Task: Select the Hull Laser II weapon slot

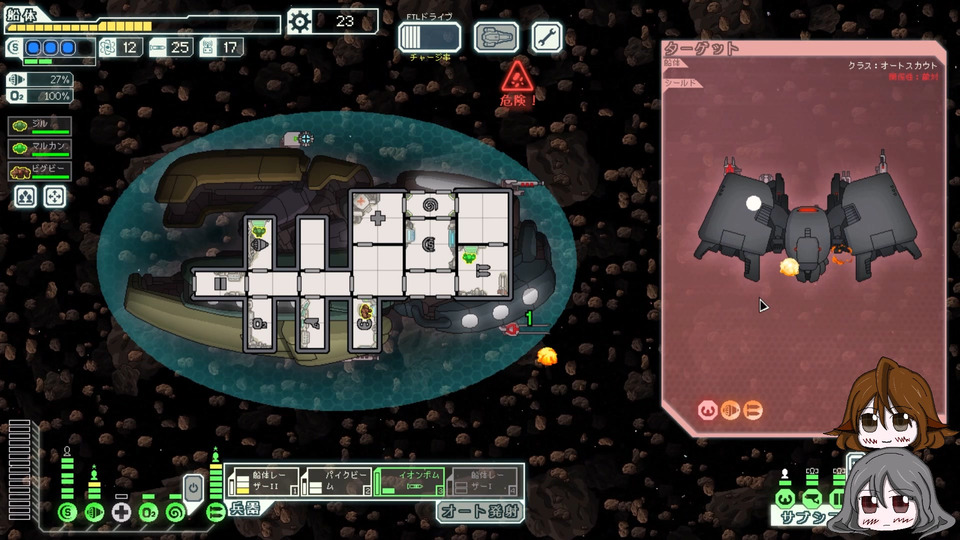Action: click(x=262, y=483)
